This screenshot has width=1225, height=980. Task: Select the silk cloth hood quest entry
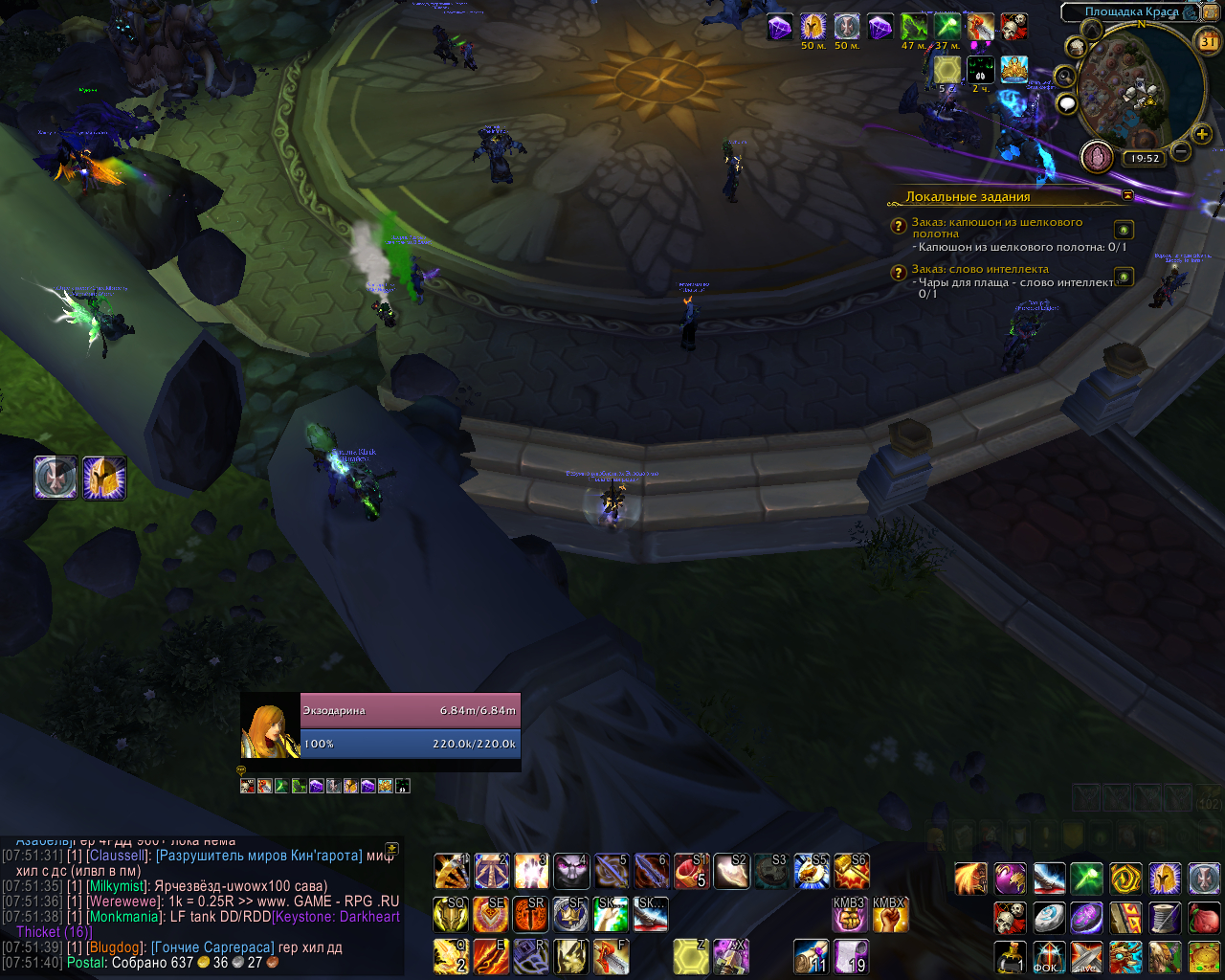point(996,228)
